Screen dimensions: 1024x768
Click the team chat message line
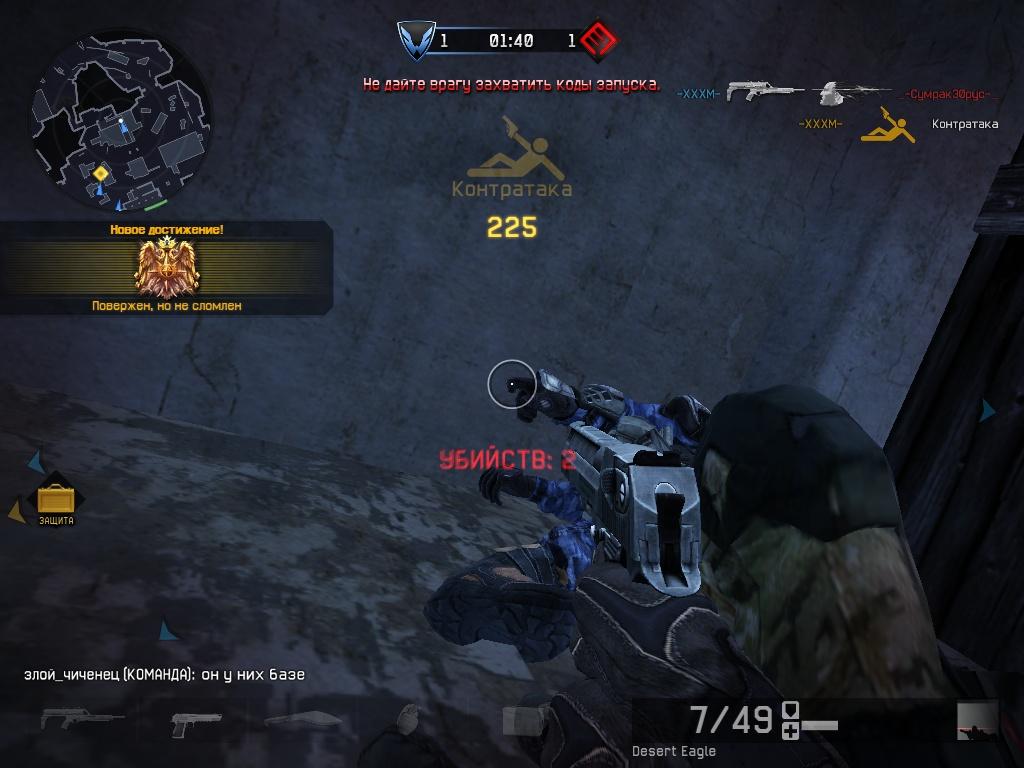pos(164,675)
